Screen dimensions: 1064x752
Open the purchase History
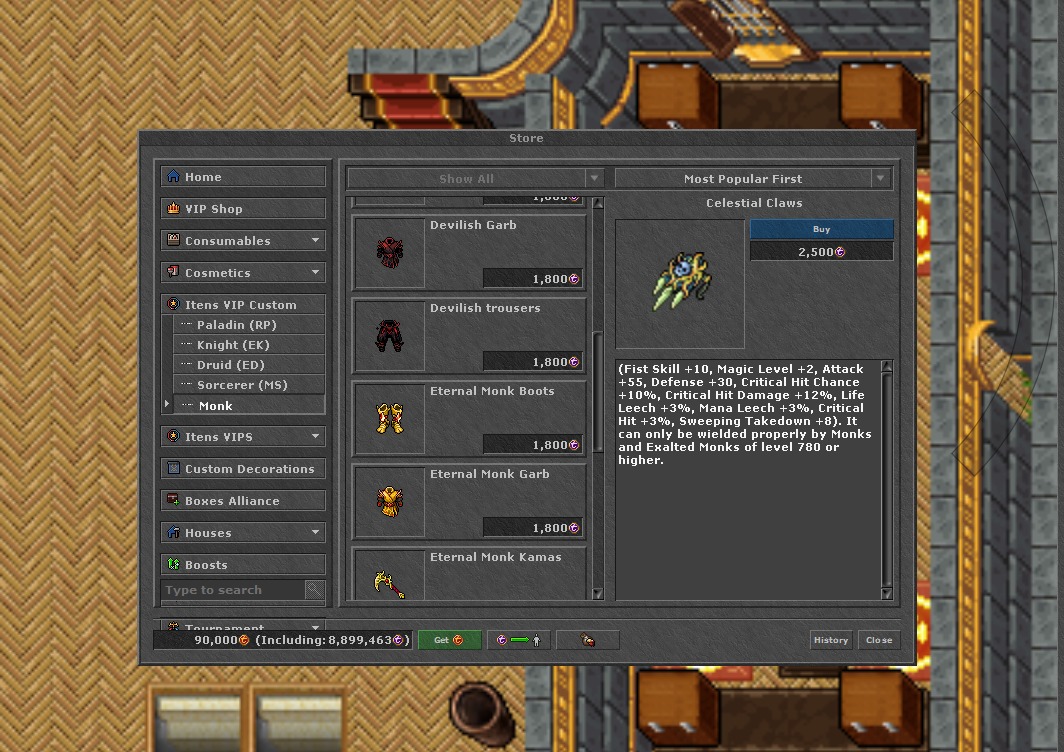(x=830, y=640)
